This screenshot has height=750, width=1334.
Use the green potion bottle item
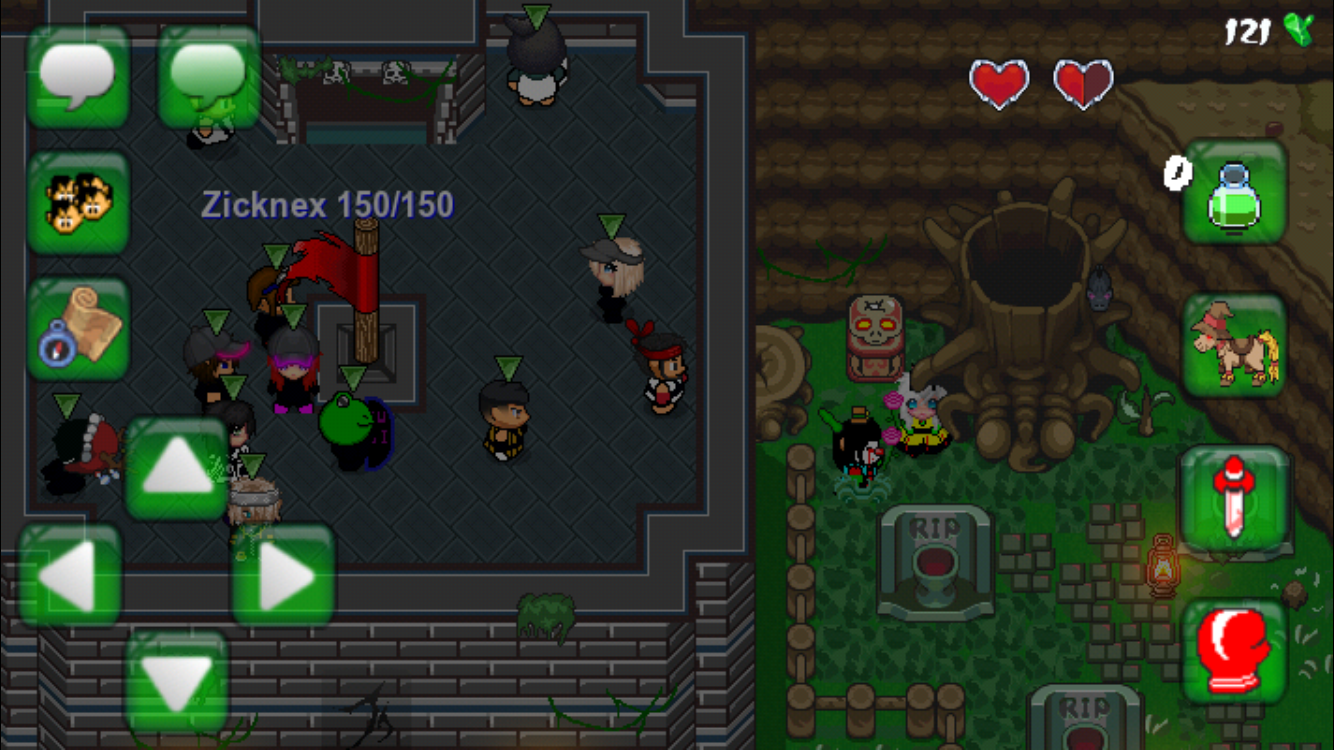point(1234,192)
